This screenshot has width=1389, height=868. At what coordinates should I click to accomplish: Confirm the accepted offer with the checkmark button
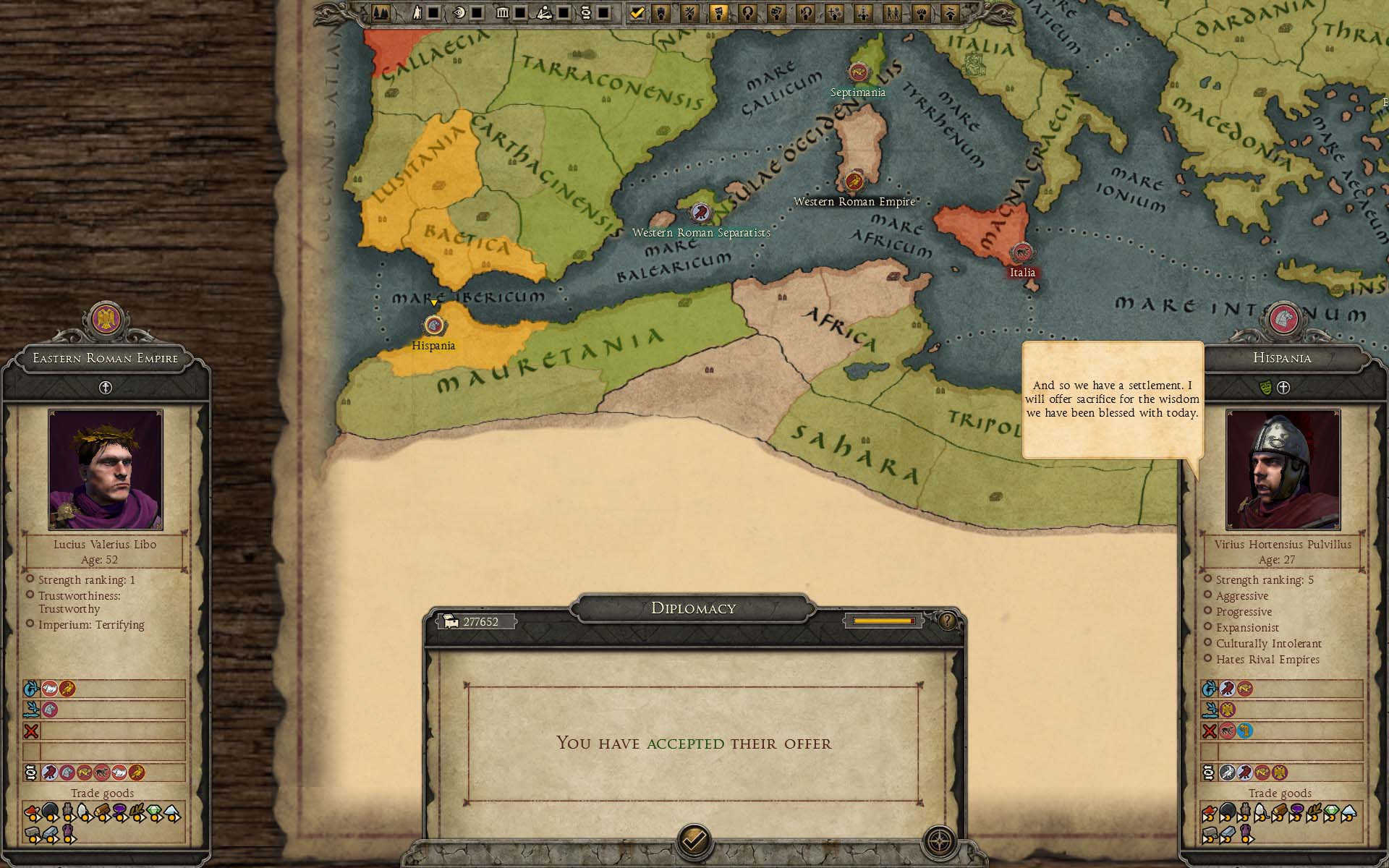(x=694, y=841)
